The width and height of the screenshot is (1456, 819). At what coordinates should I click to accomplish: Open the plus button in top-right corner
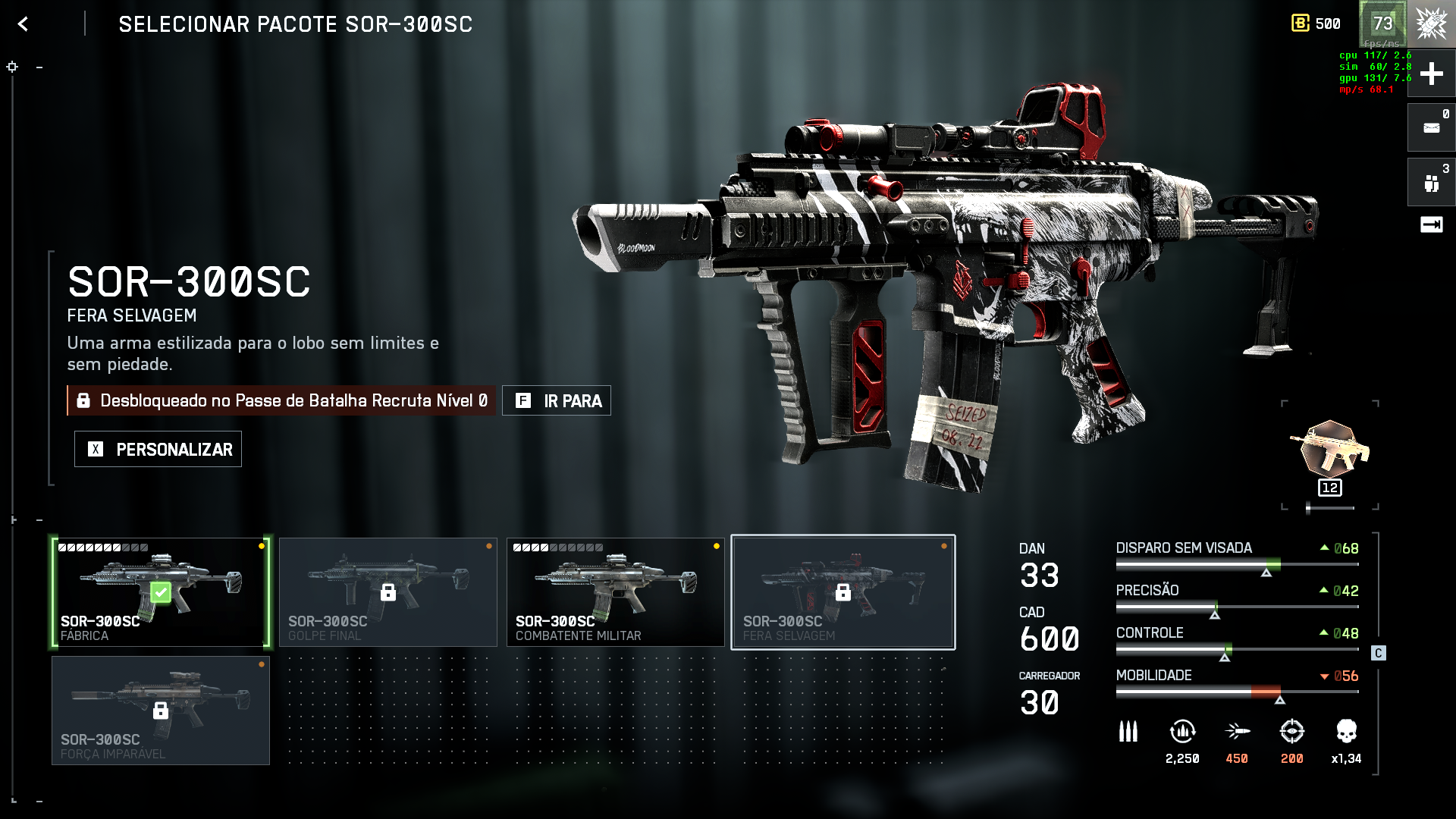1431,74
